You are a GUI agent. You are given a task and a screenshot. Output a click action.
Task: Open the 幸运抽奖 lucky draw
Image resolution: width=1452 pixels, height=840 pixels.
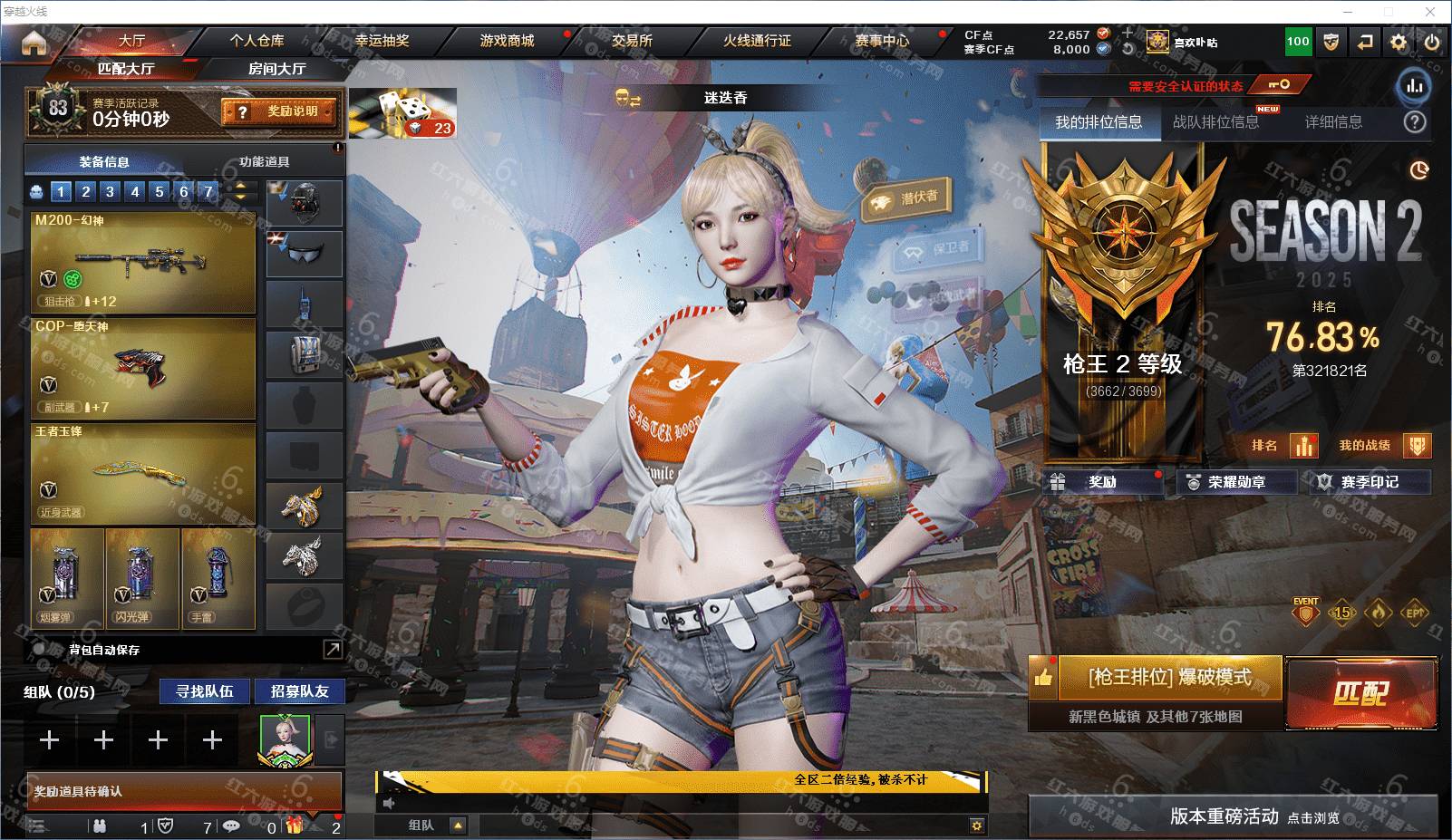click(382, 41)
